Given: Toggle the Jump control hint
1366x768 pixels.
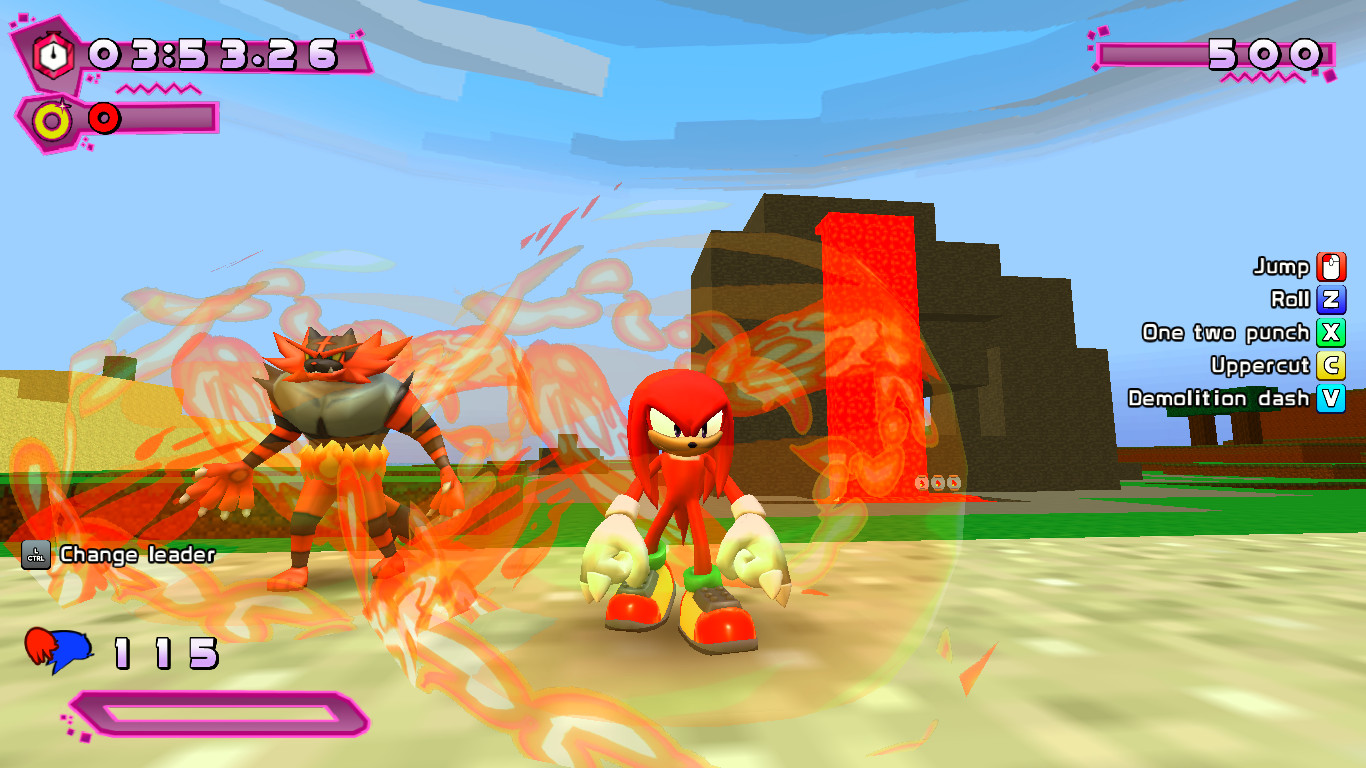Looking at the screenshot, I should point(1283,267).
